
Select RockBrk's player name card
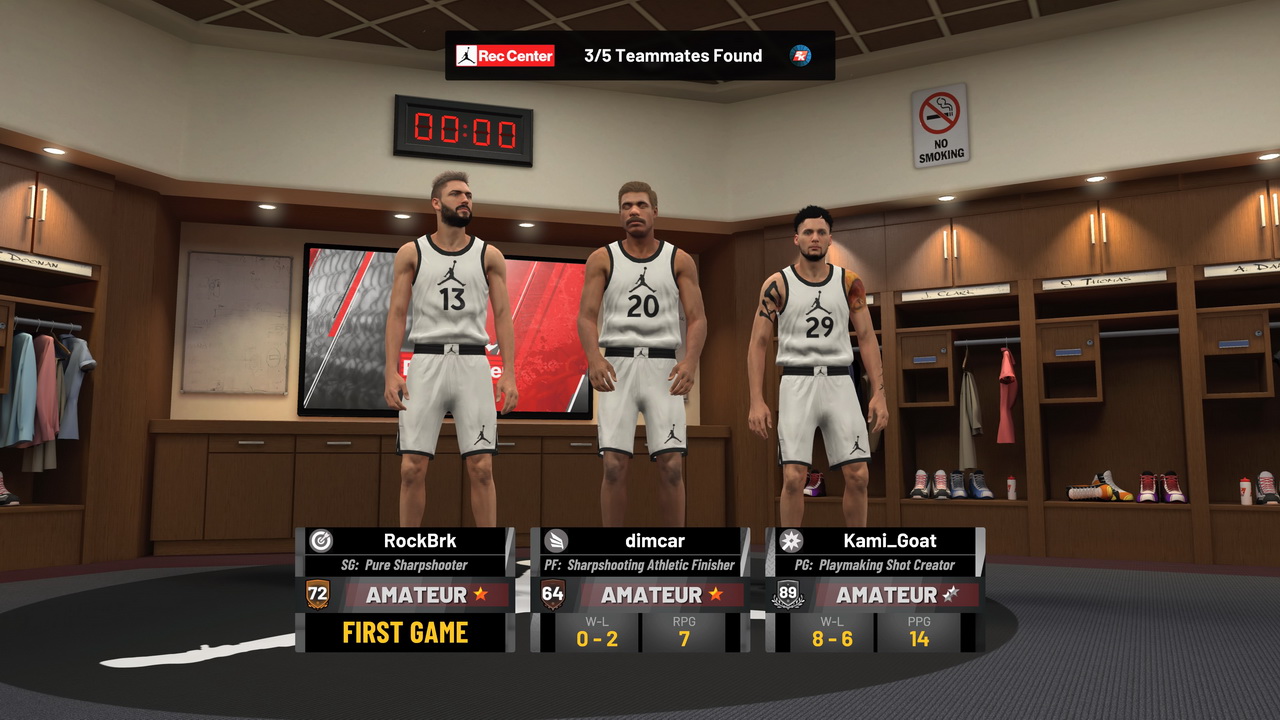(x=420, y=541)
